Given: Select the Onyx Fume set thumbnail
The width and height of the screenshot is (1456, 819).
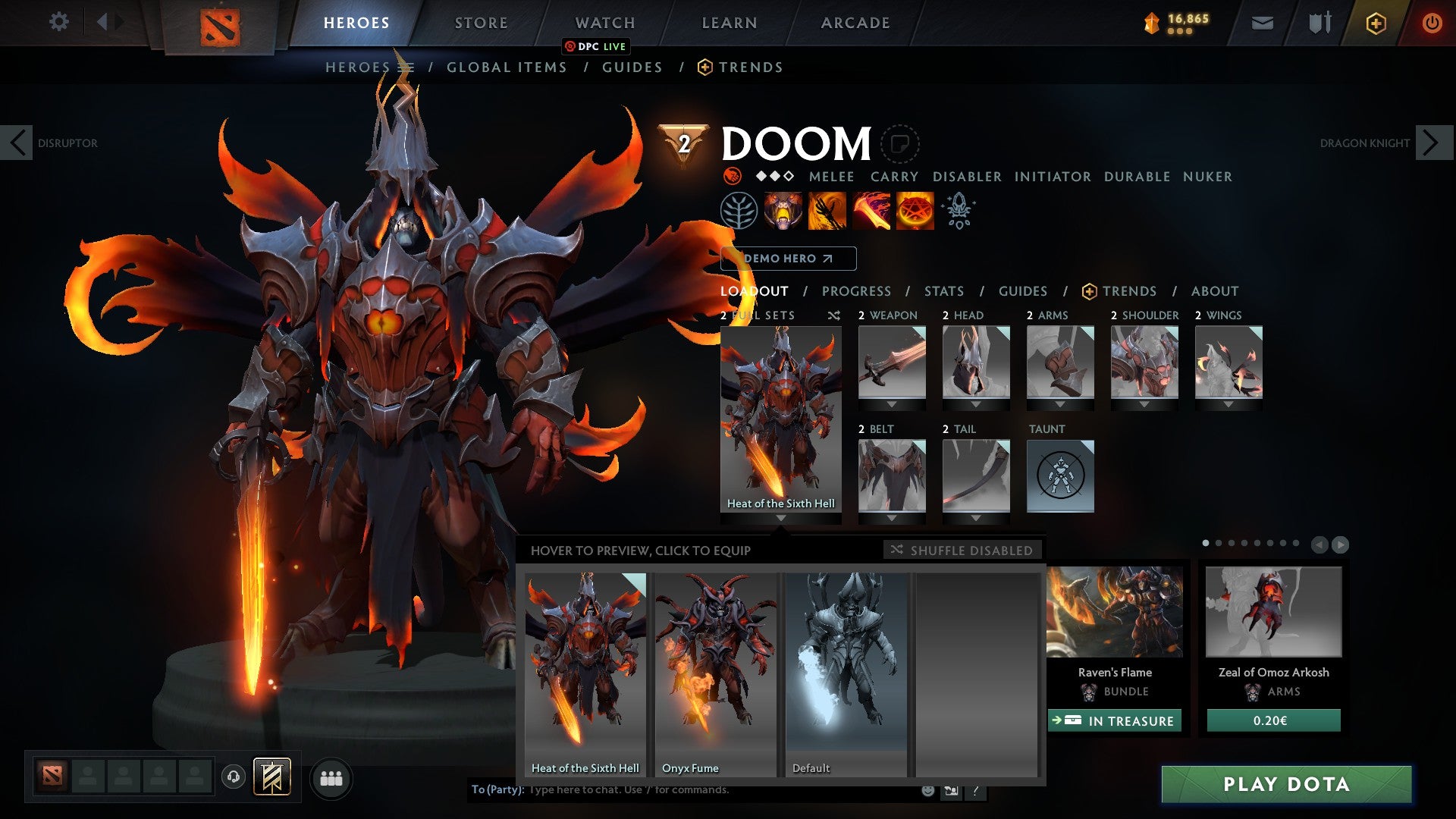Looking at the screenshot, I should tap(714, 667).
